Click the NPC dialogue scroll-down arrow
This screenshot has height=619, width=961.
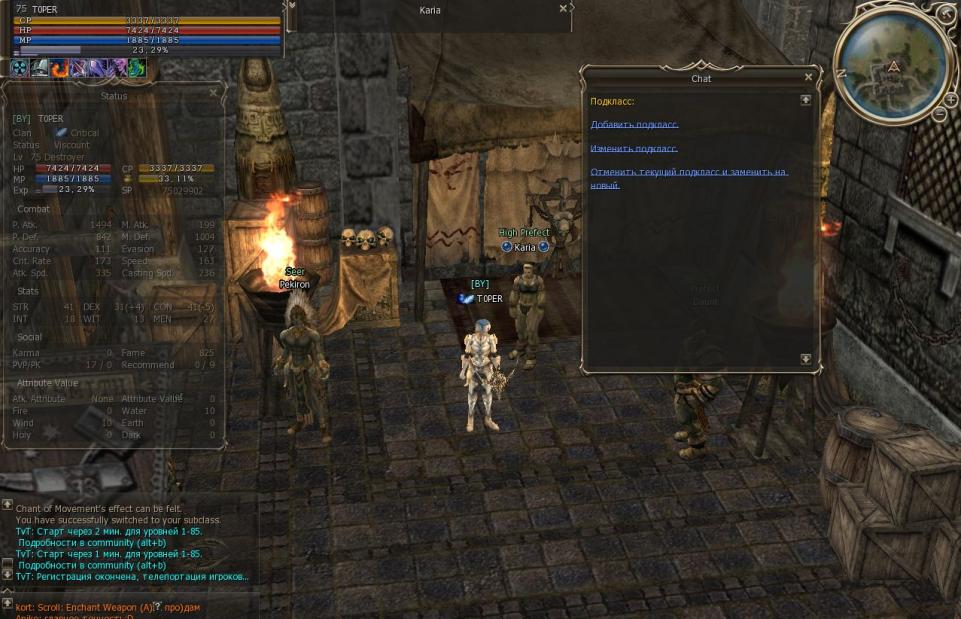(x=805, y=359)
